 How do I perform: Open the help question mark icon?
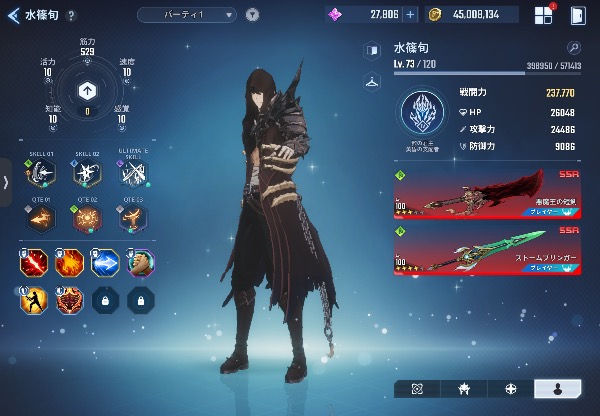click(71, 15)
